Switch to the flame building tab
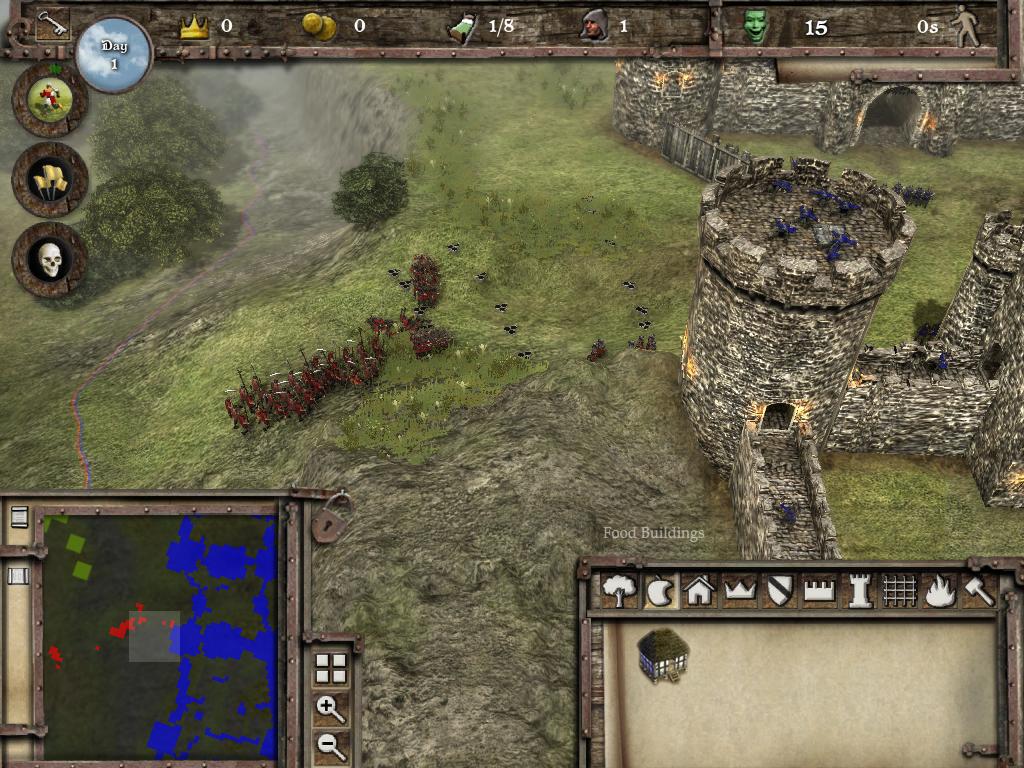Viewport: 1024px width, 768px height. pos(939,592)
